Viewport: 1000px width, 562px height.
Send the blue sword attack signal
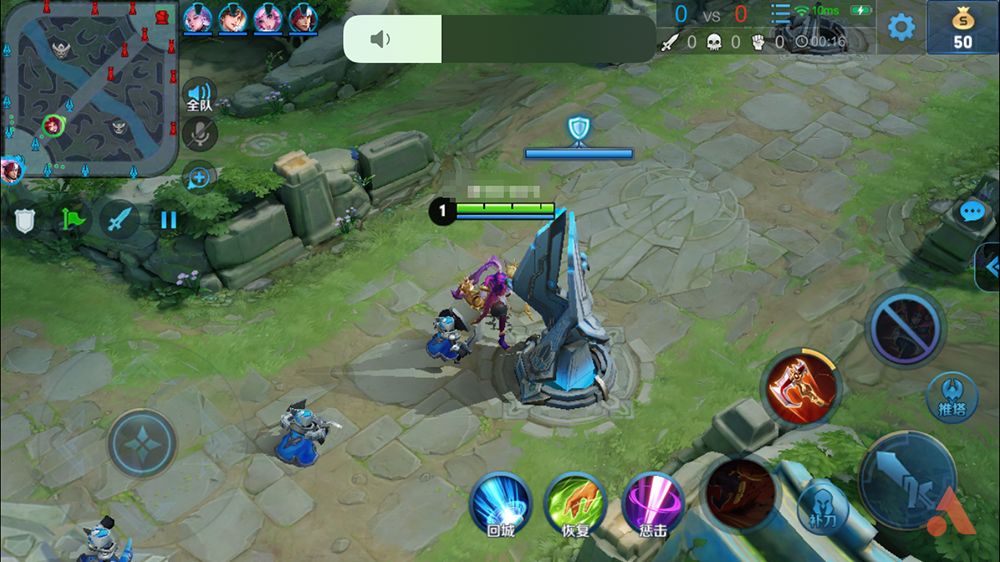120,219
